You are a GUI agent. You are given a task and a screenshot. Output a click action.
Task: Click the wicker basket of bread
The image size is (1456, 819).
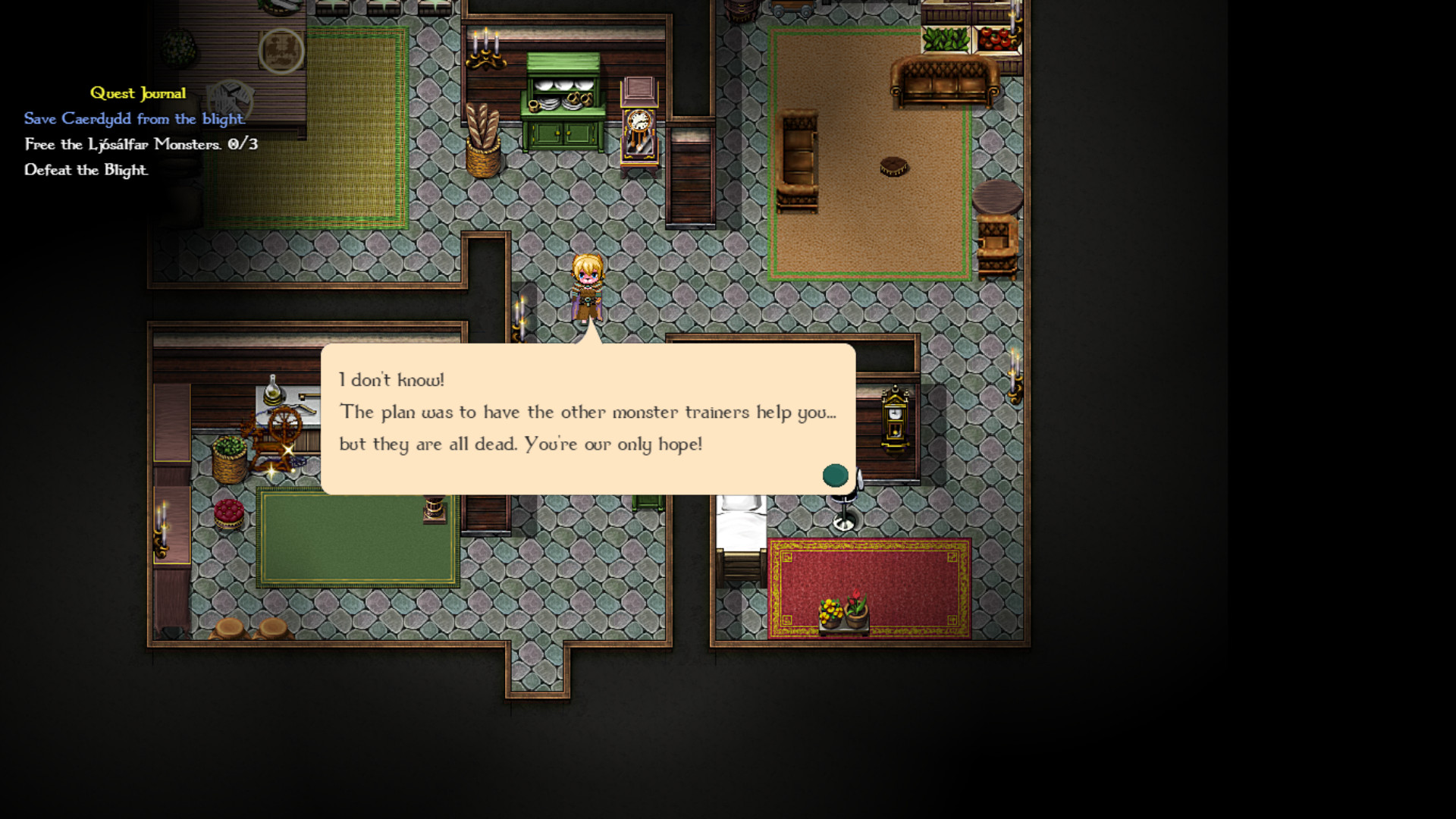click(x=482, y=136)
